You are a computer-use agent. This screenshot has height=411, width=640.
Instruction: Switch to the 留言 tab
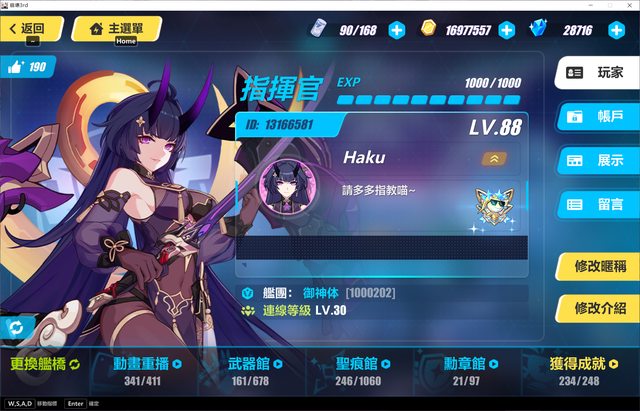tap(596, 204)
